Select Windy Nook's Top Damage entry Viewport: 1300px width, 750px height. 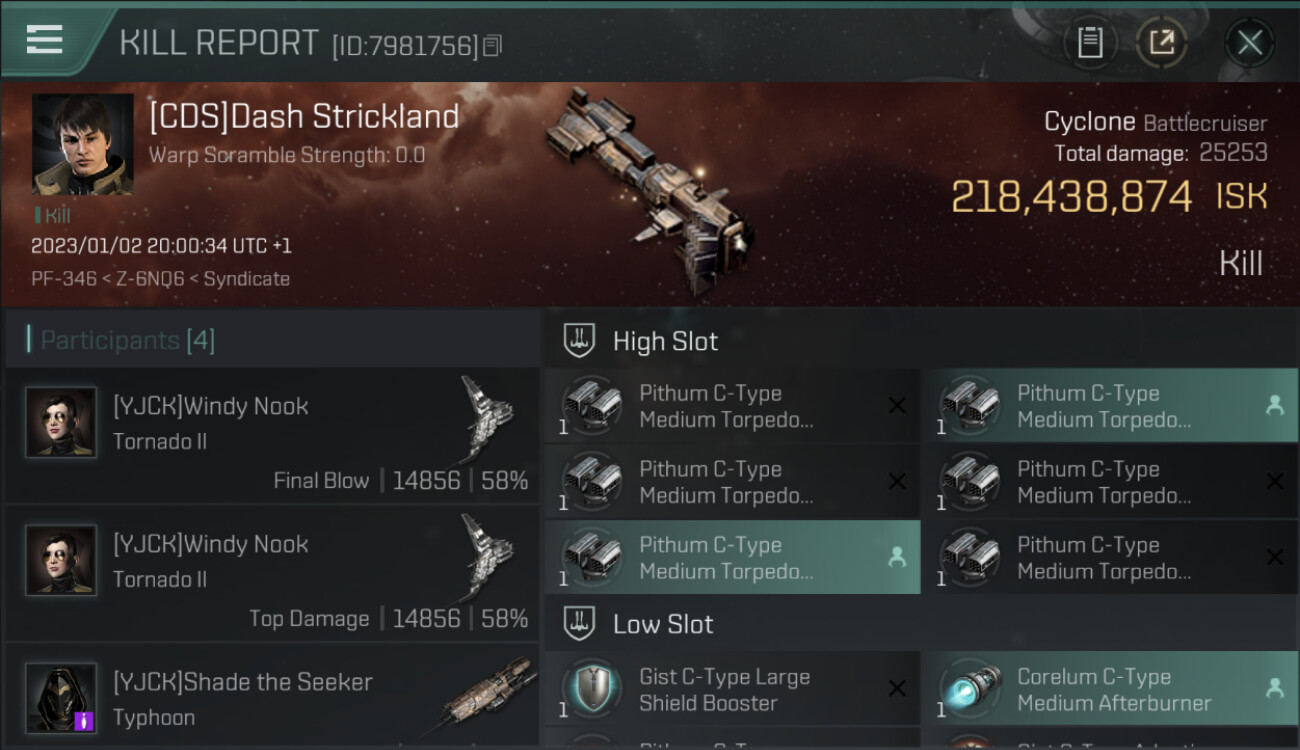(272, 573)
